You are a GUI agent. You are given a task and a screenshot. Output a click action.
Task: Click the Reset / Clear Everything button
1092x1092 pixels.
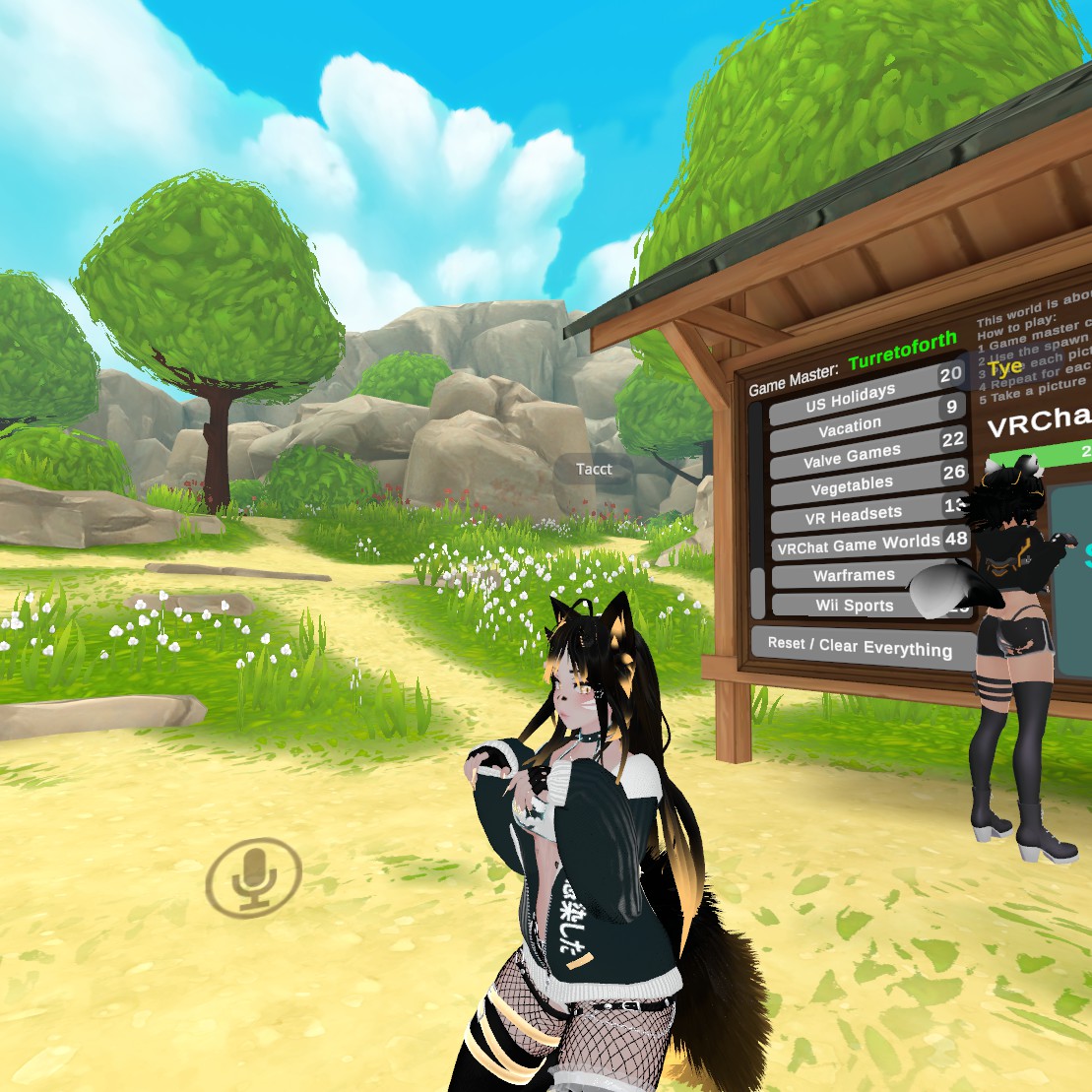pyautogui.click(x=860, y=646)
